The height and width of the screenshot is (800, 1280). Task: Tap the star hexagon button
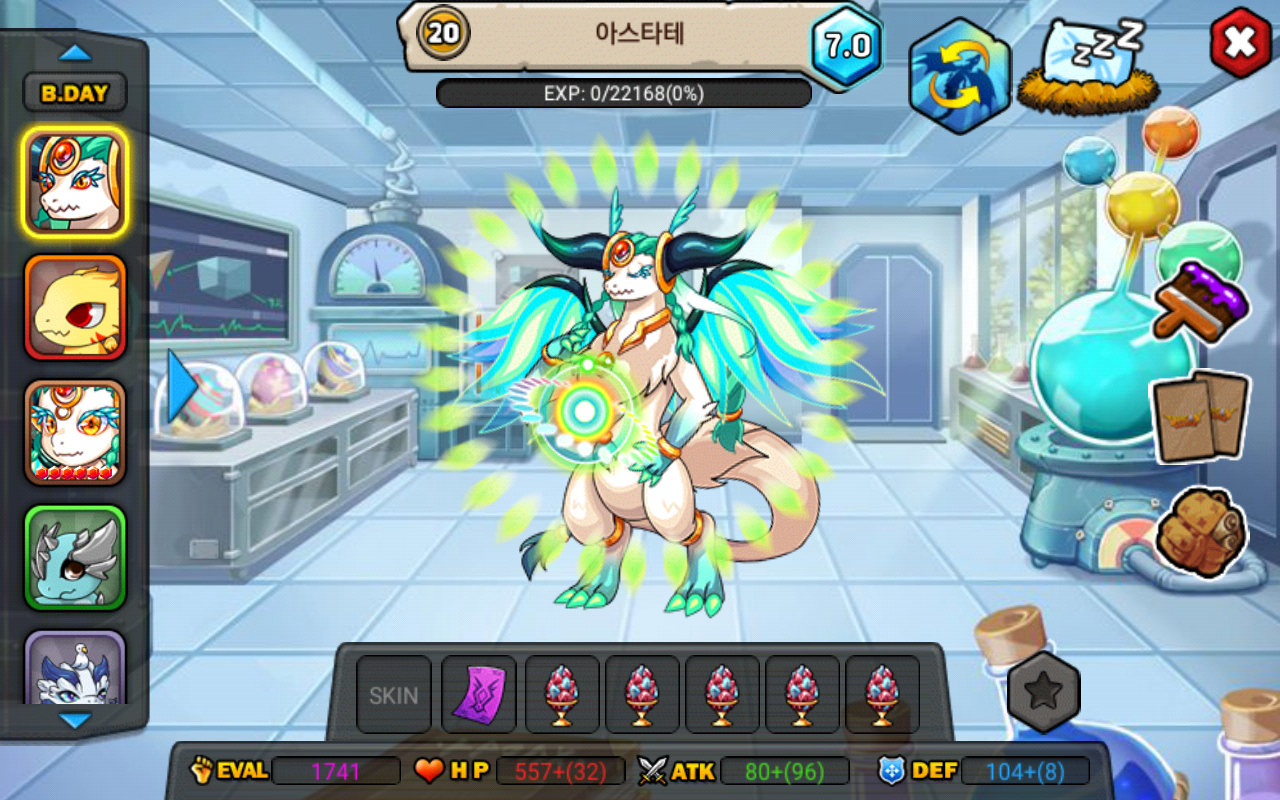tap(1044, 691)
